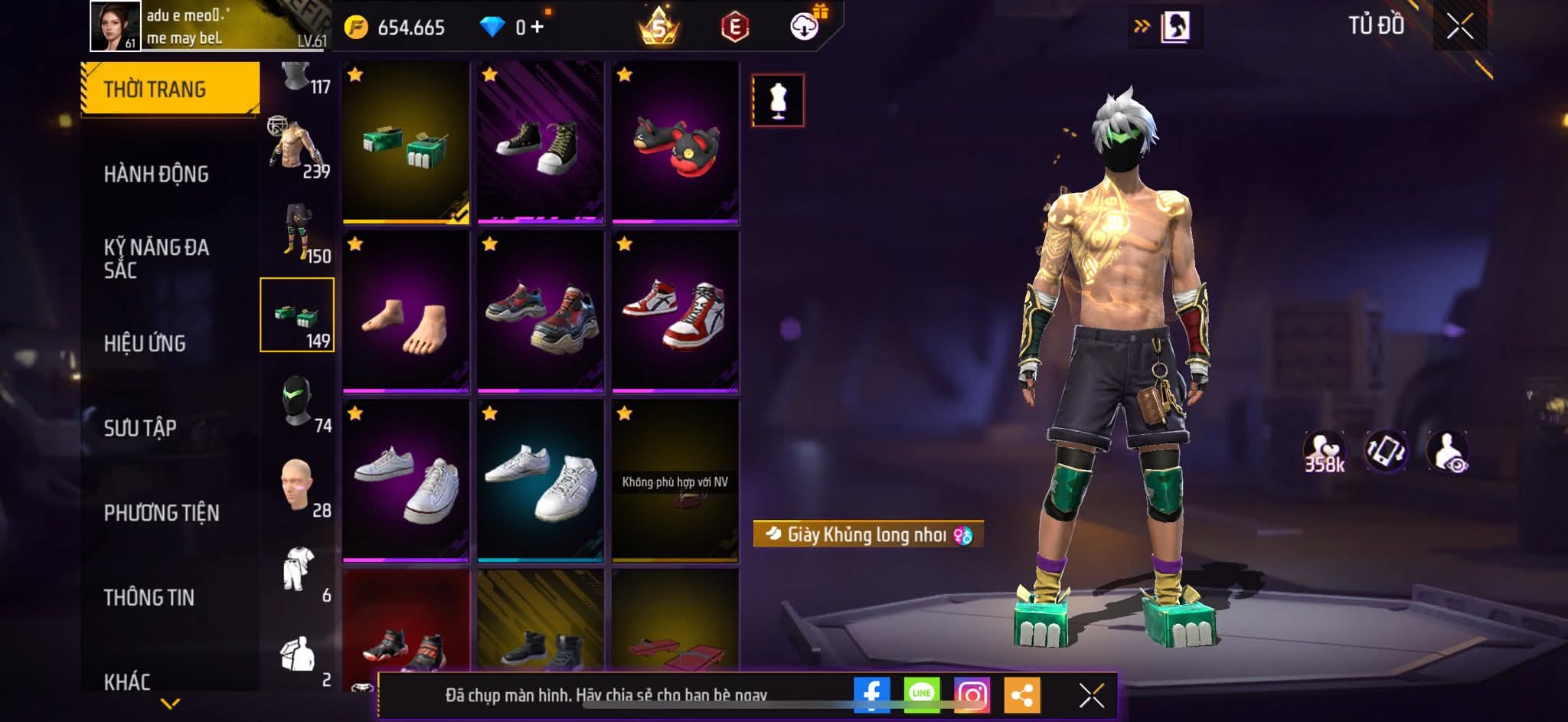Viewport: 1568px width, 722px height.
Task: Open the mannequin outfit preset button
Action: 778,100
